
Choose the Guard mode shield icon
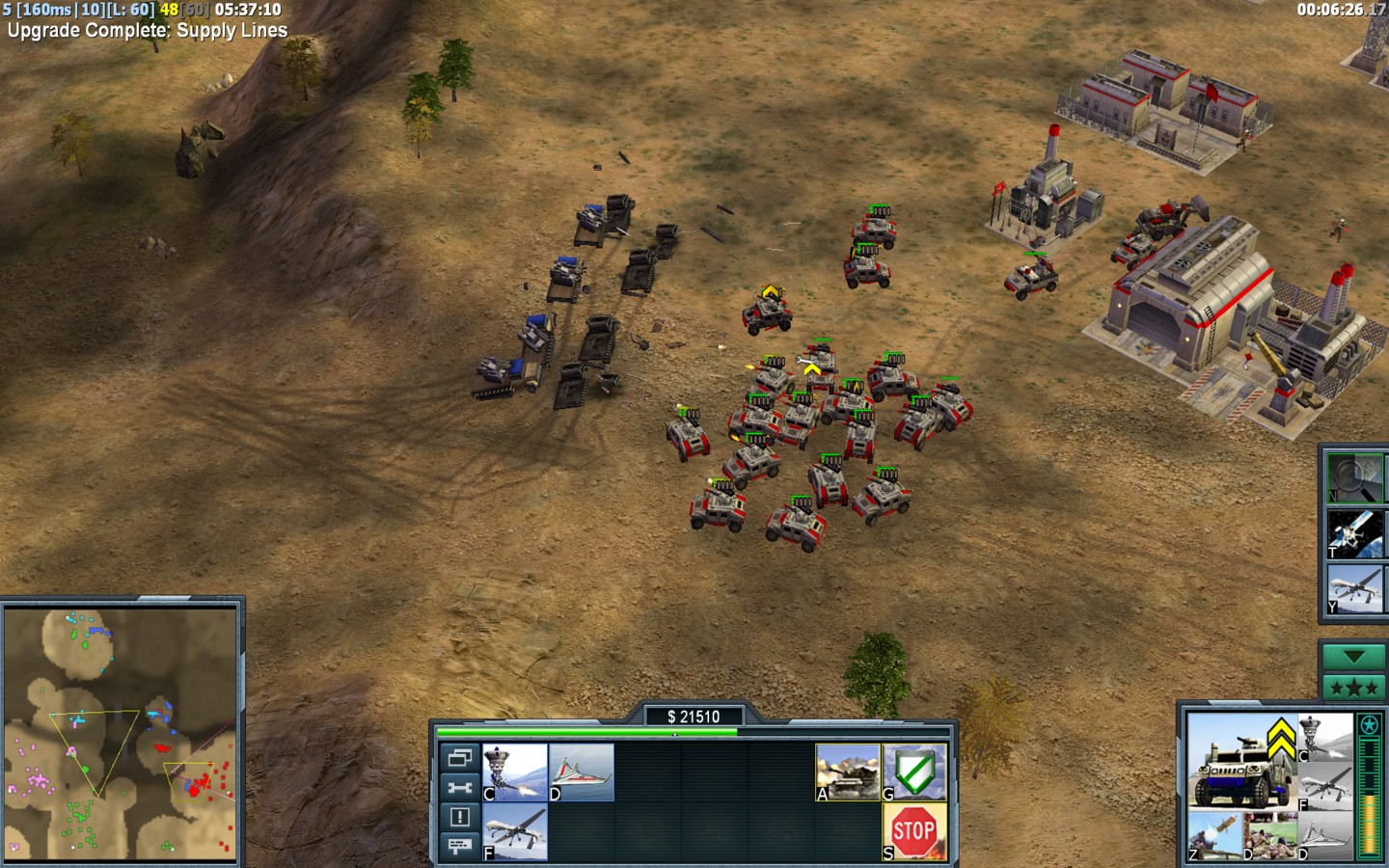[x=914, y=772]
